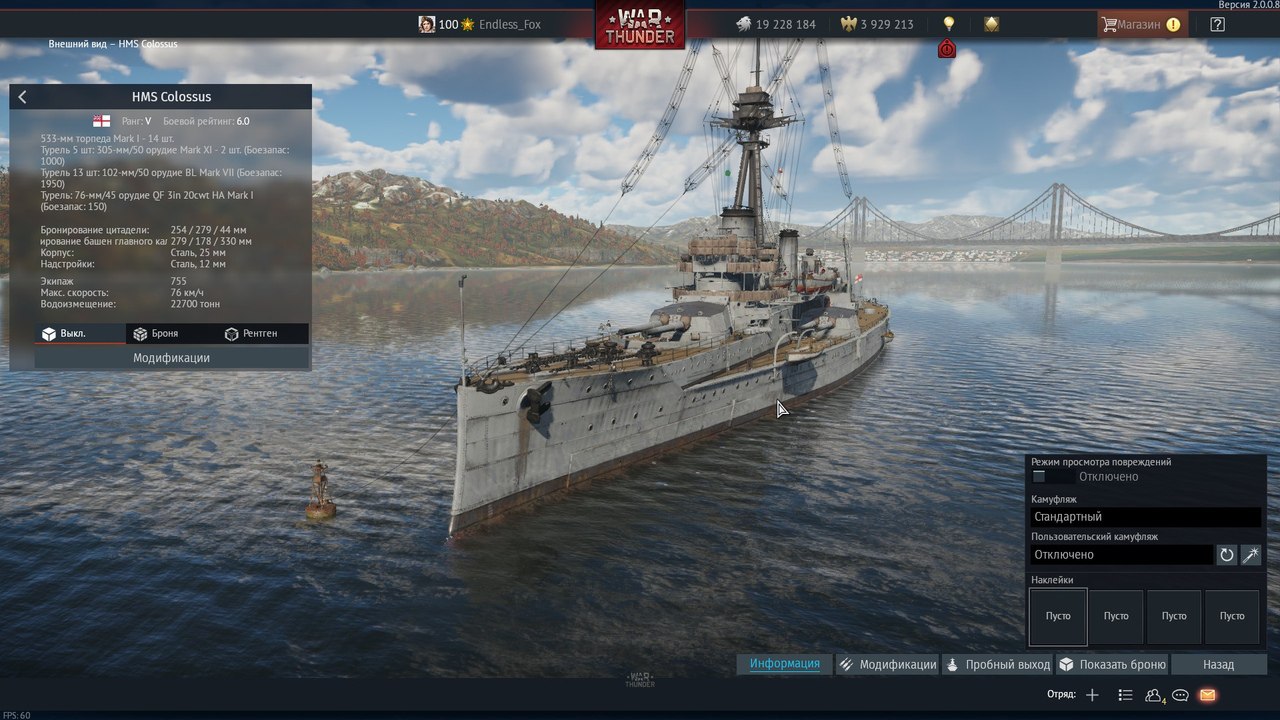Open the chat speech bubble icon
Screen dimensions: 1280x720
point(1180,695)
